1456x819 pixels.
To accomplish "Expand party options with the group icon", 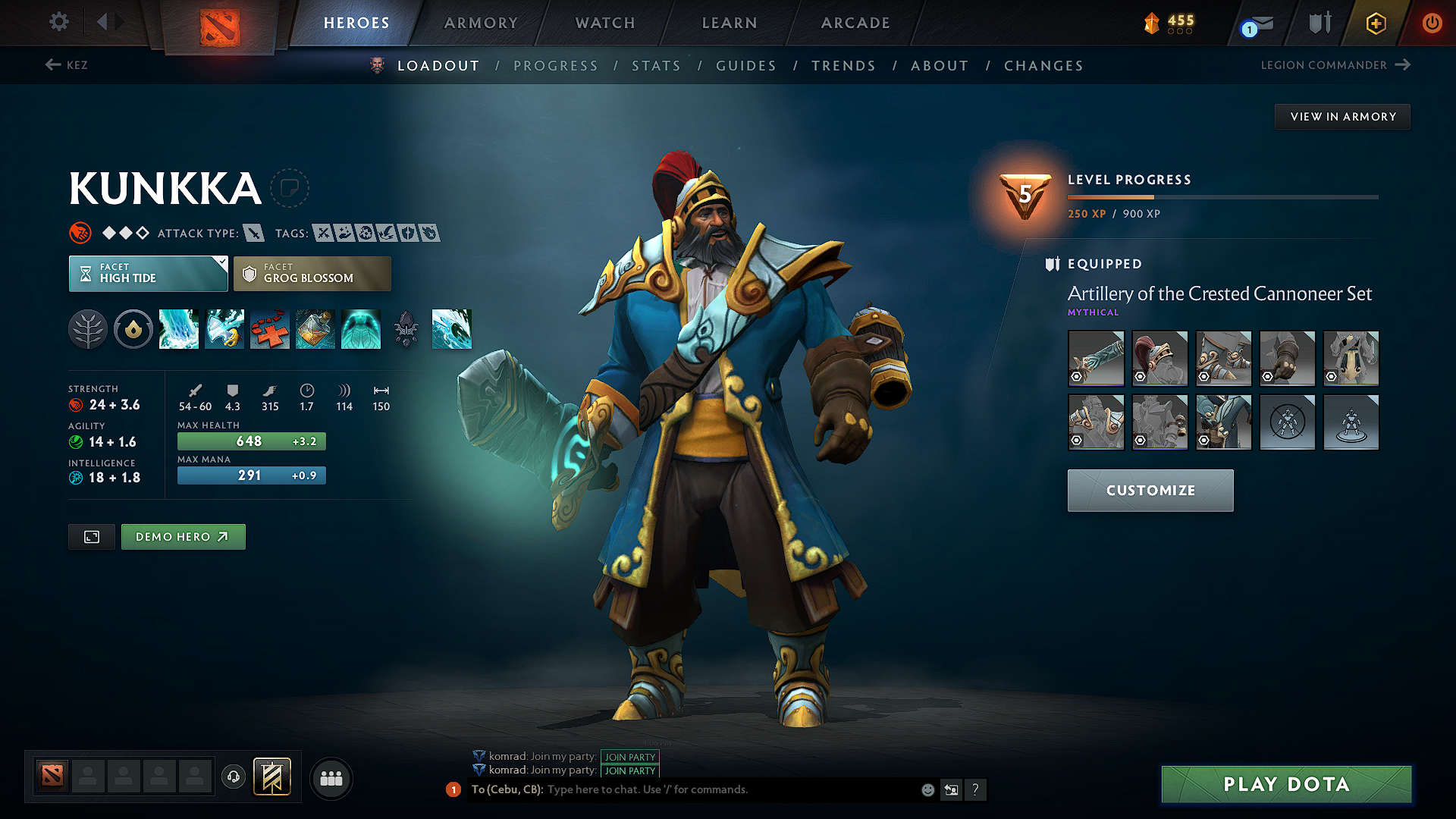I will pos(331,778).
